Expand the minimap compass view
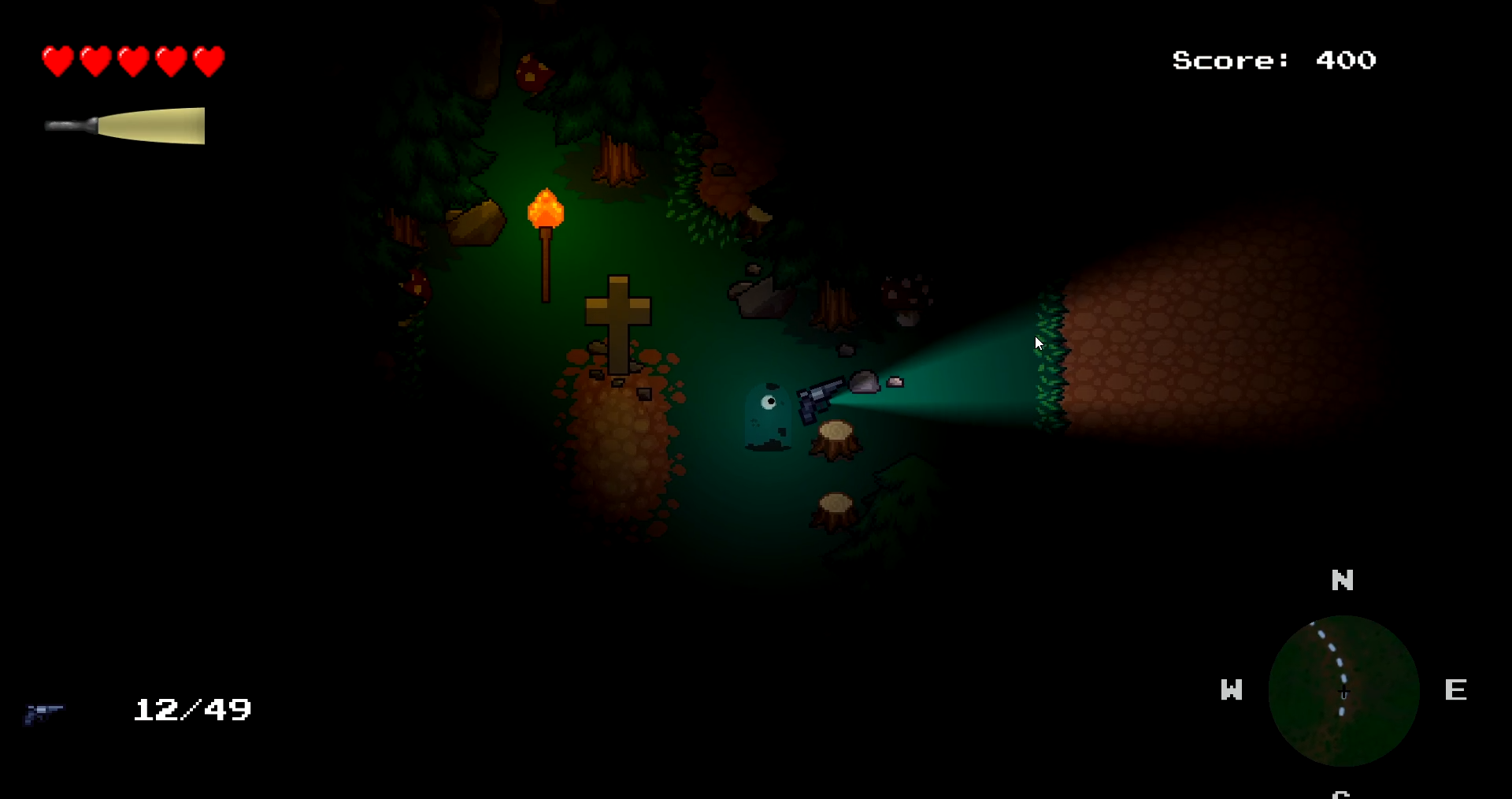 click(1343, 692)
